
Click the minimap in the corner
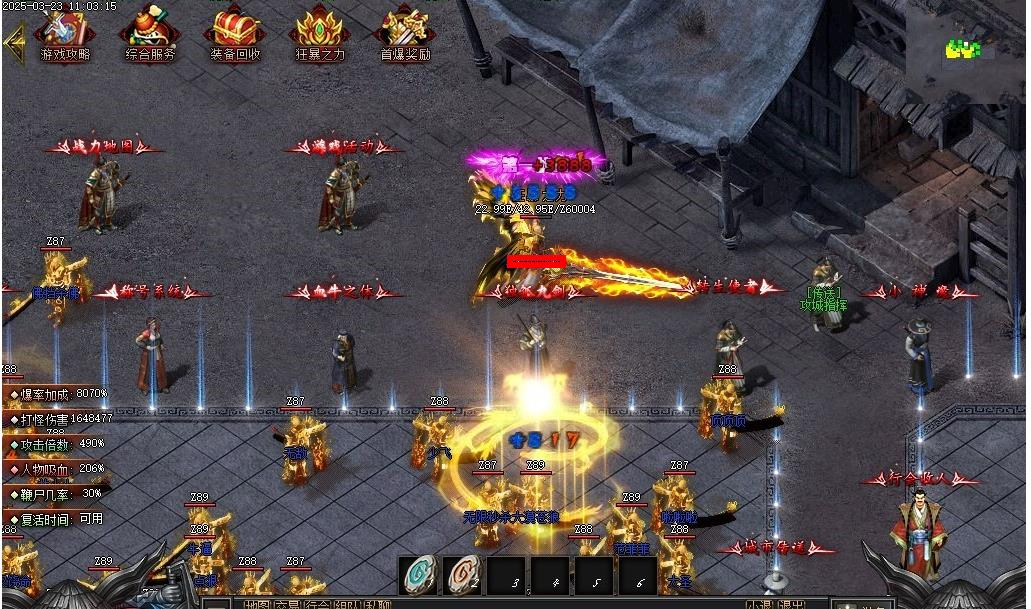965,48
